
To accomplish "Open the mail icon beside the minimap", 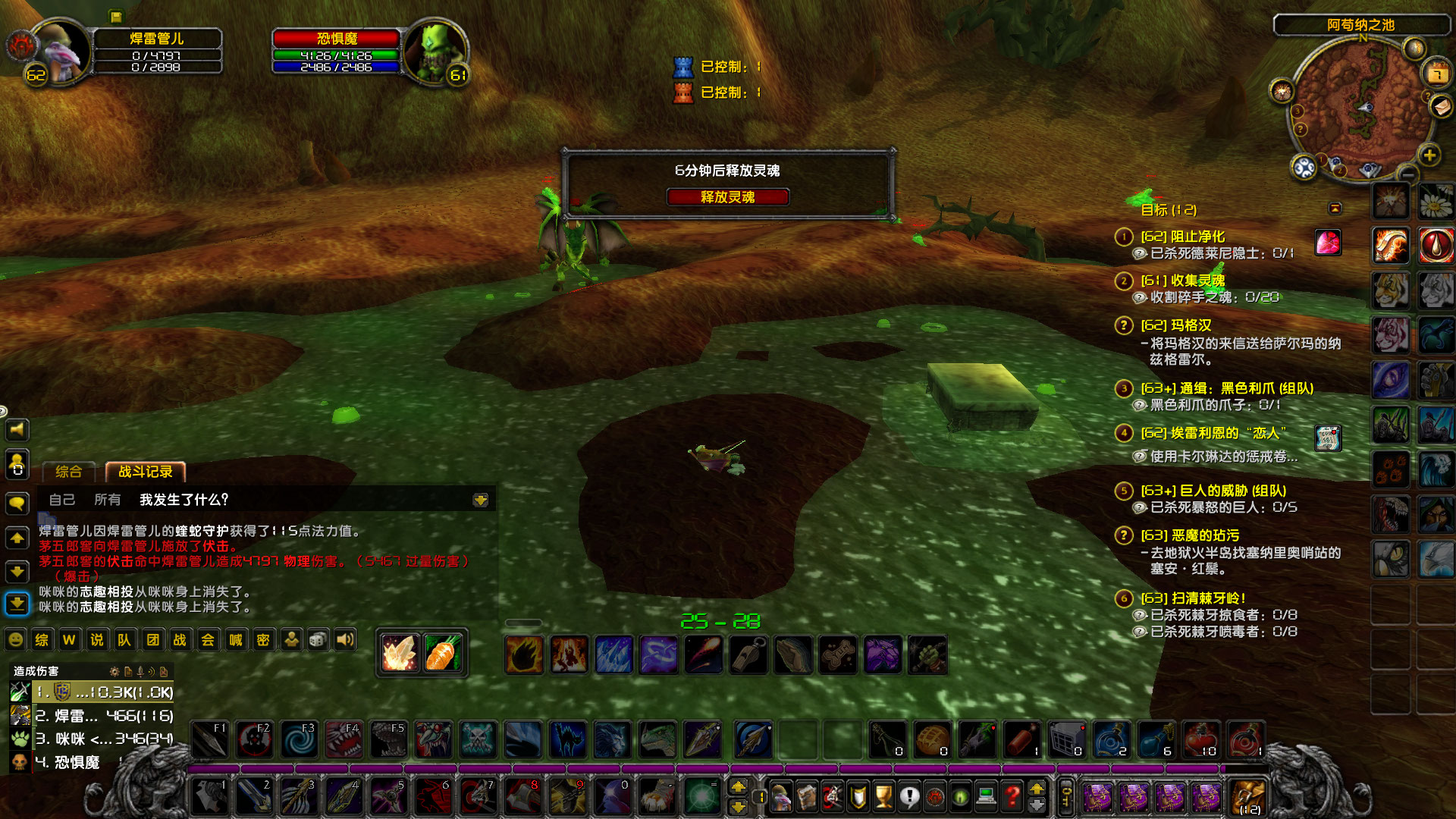I will pos(1441,108).
